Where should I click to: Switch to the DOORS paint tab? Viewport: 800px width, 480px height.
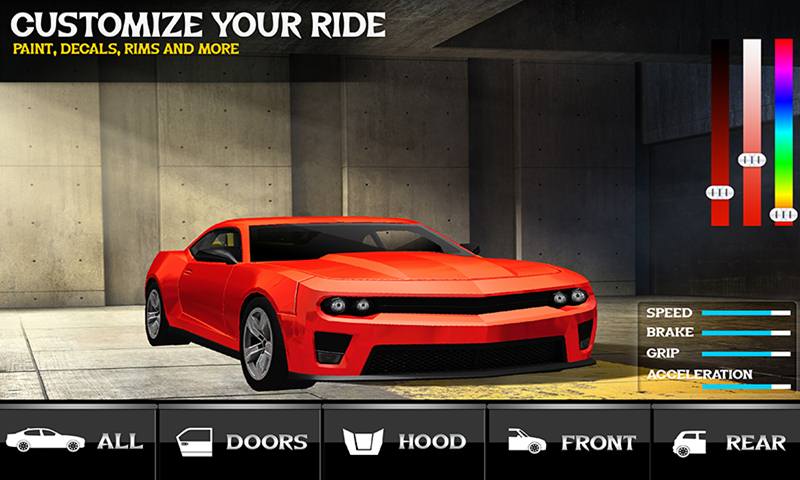click(x=241, y=441)
